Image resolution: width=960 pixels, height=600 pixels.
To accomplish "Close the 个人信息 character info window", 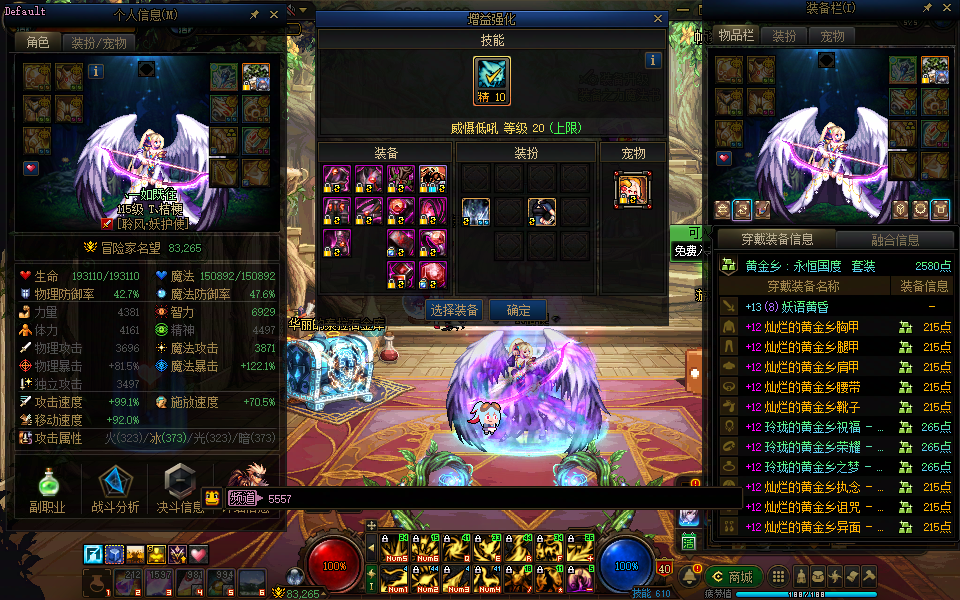I will [275, 15].
